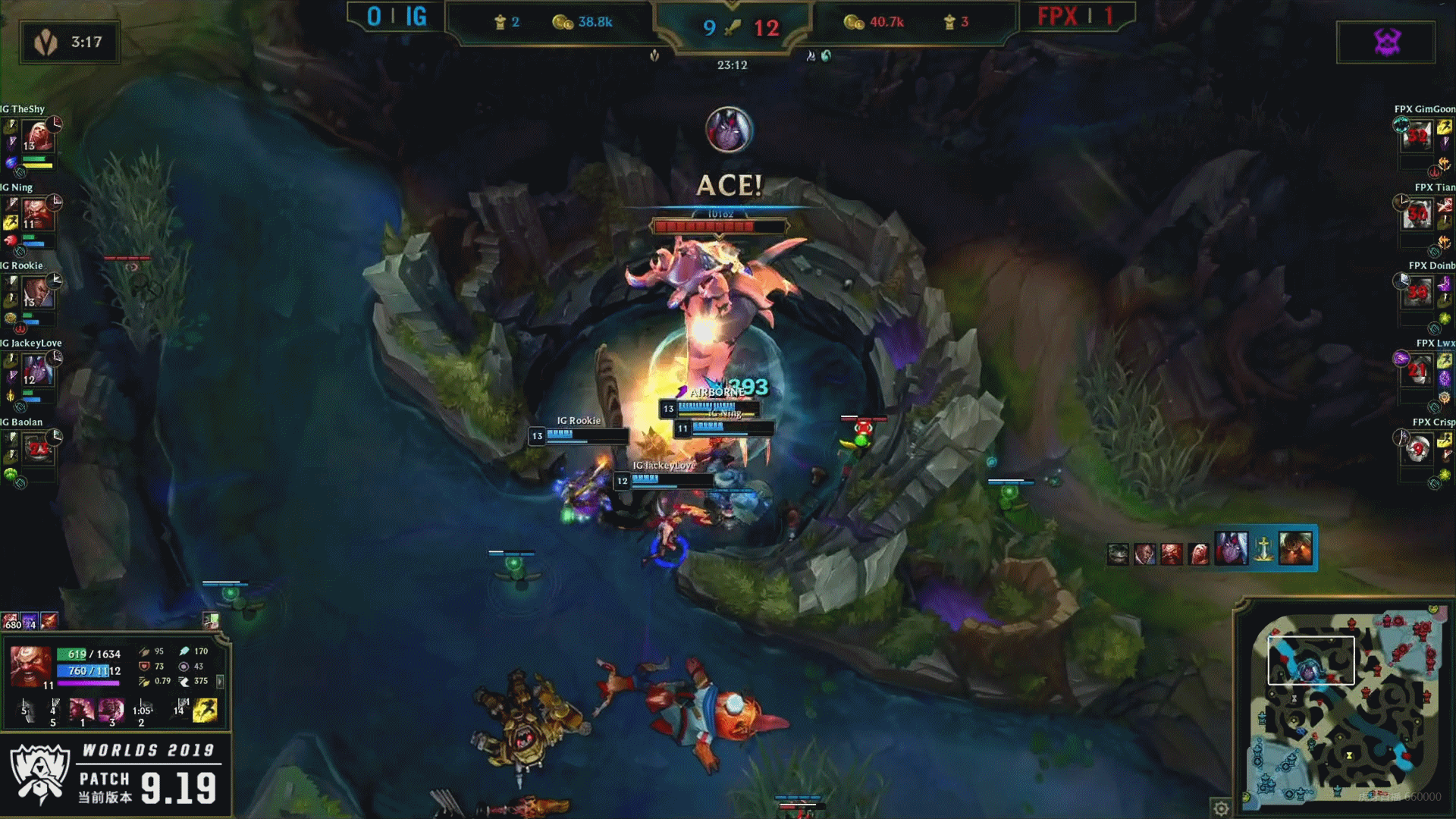Select IG Ning's champion portrait
1456x819 pixels.
coord(37,215)
